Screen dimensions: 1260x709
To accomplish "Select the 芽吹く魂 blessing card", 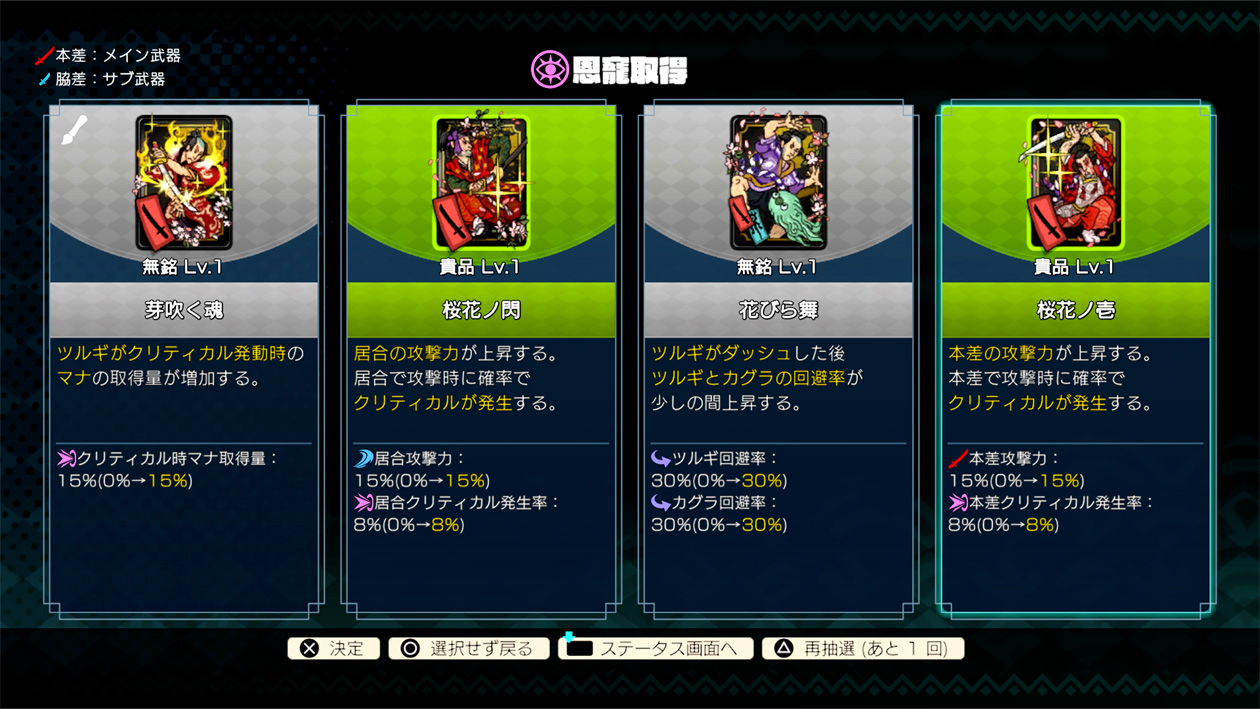I will coord(184,358).
